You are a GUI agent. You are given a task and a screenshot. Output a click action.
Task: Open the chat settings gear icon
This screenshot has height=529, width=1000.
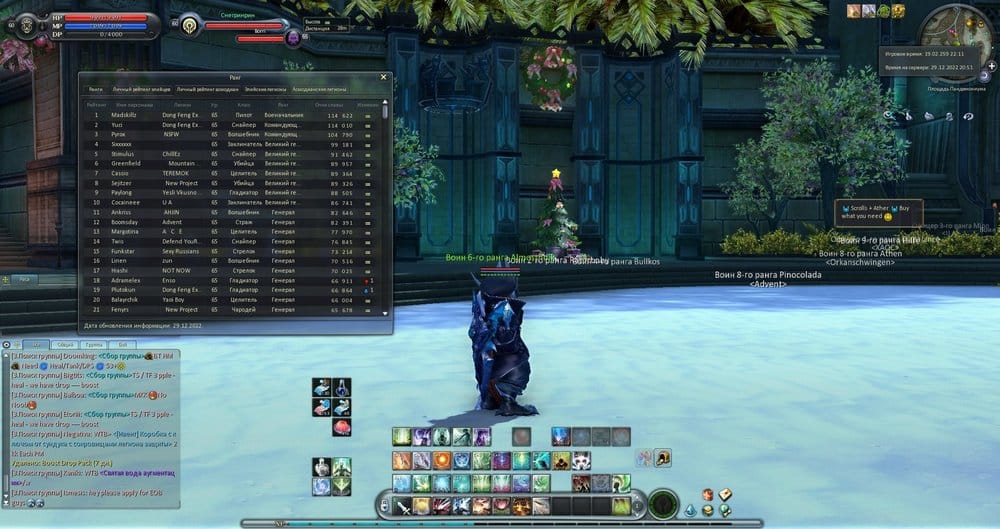[x=6, y=343]
